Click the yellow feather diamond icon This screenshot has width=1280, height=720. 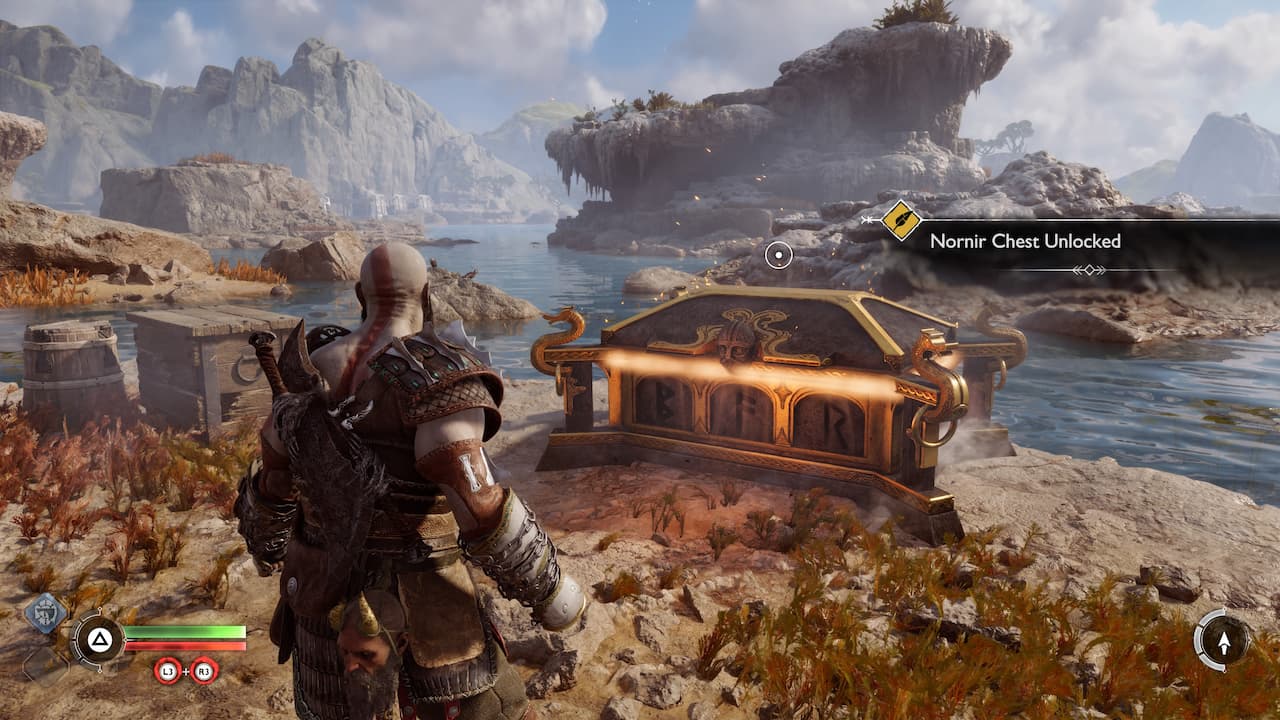click(x=901, y=220)
